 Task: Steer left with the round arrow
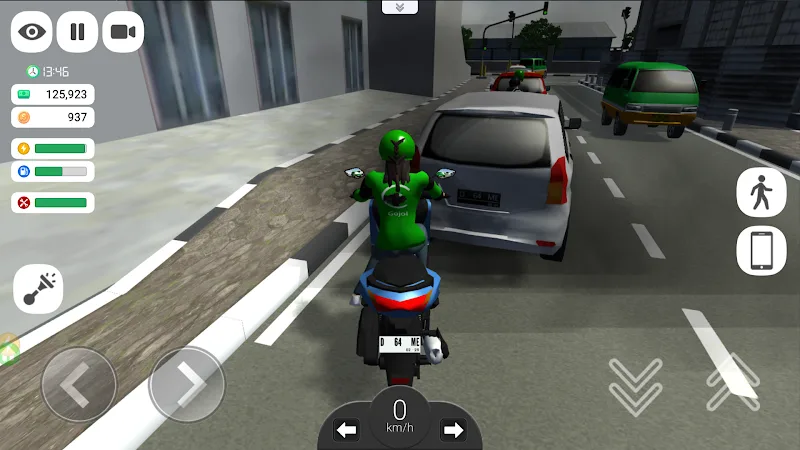click(78, 384)
